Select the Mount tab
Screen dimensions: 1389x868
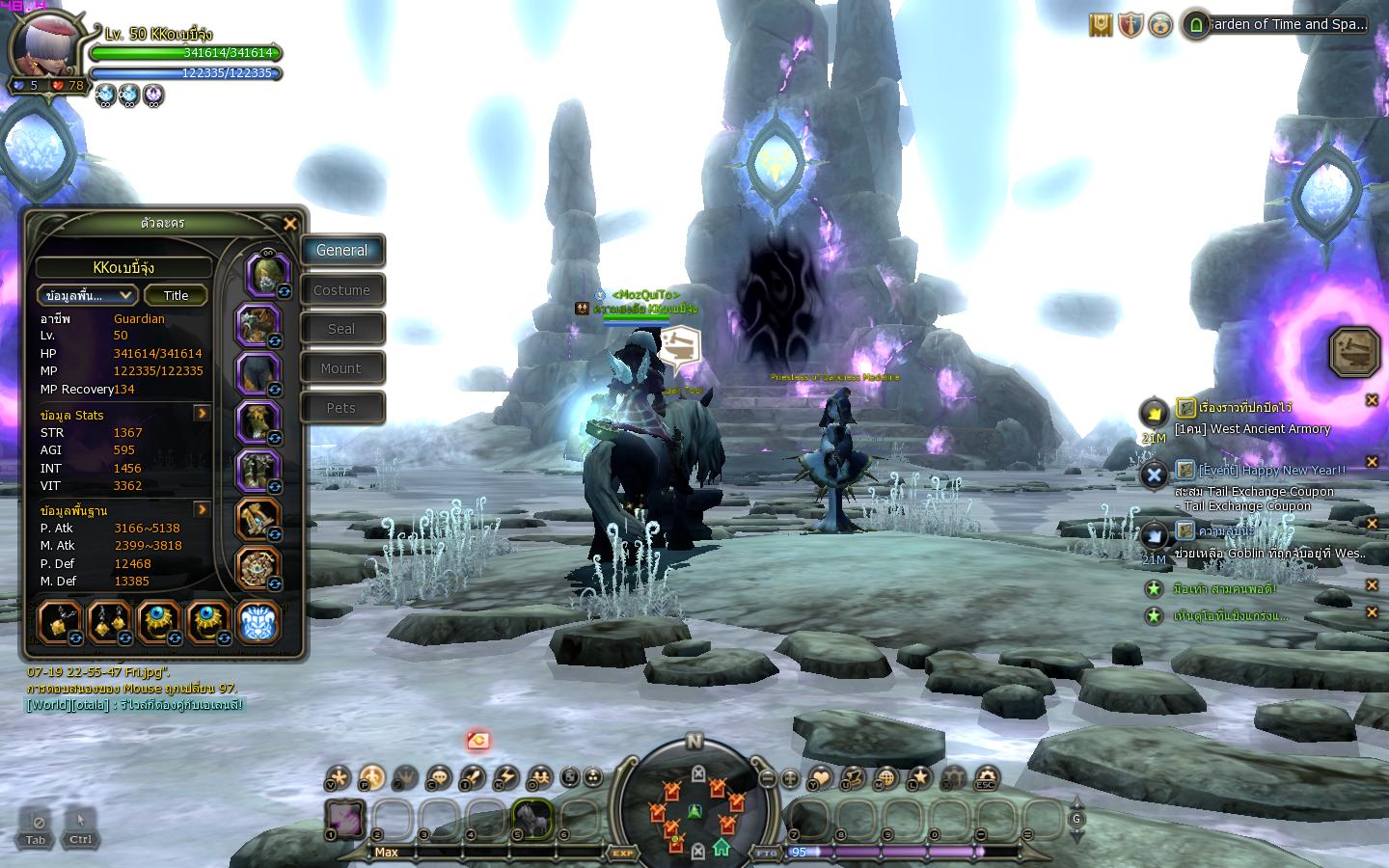(341, 368)
